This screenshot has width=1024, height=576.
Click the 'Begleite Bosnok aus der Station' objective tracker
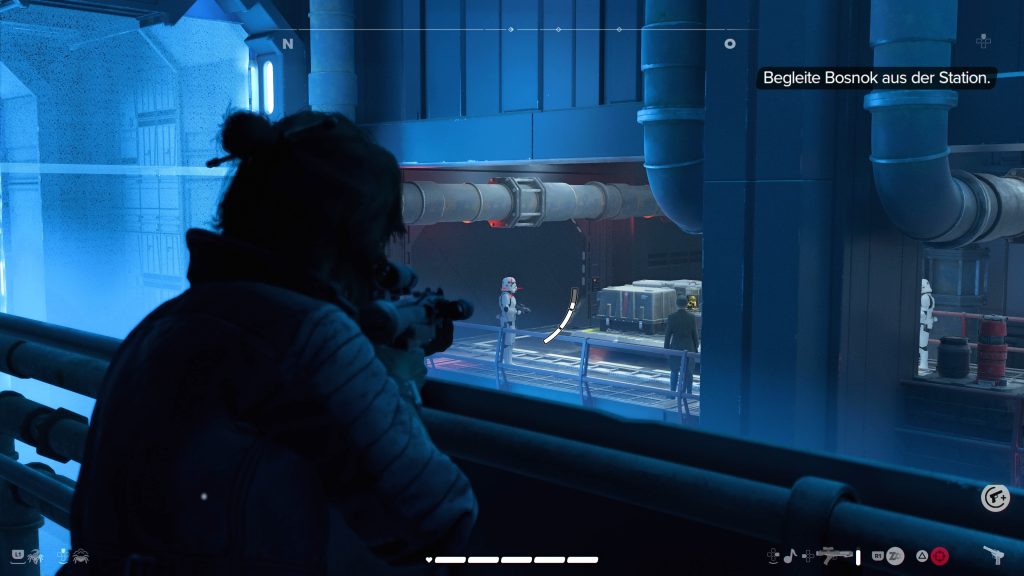tap(876, 77)
